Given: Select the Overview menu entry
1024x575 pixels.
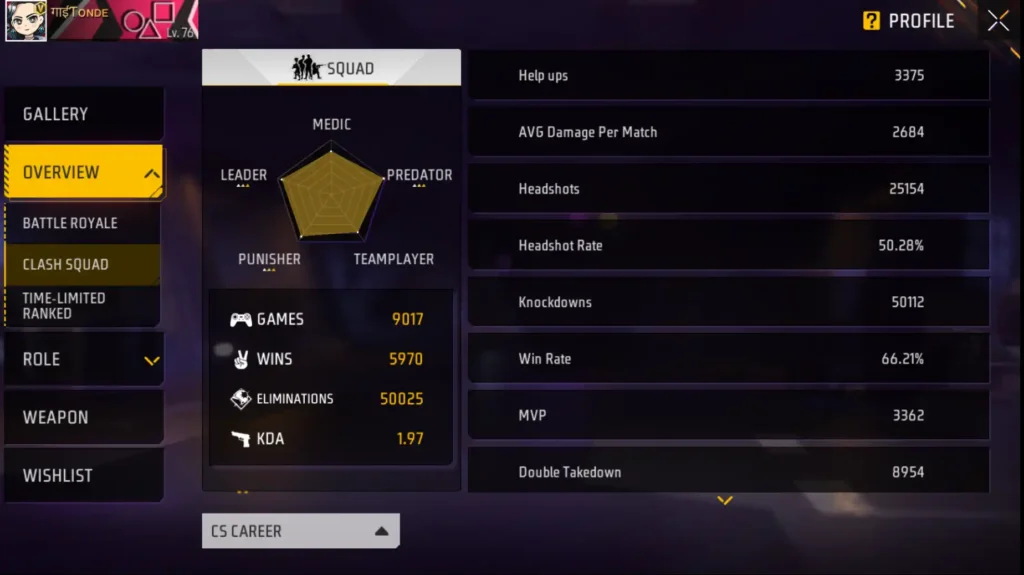Looking at the screenshot, I should tap(83, 172).
